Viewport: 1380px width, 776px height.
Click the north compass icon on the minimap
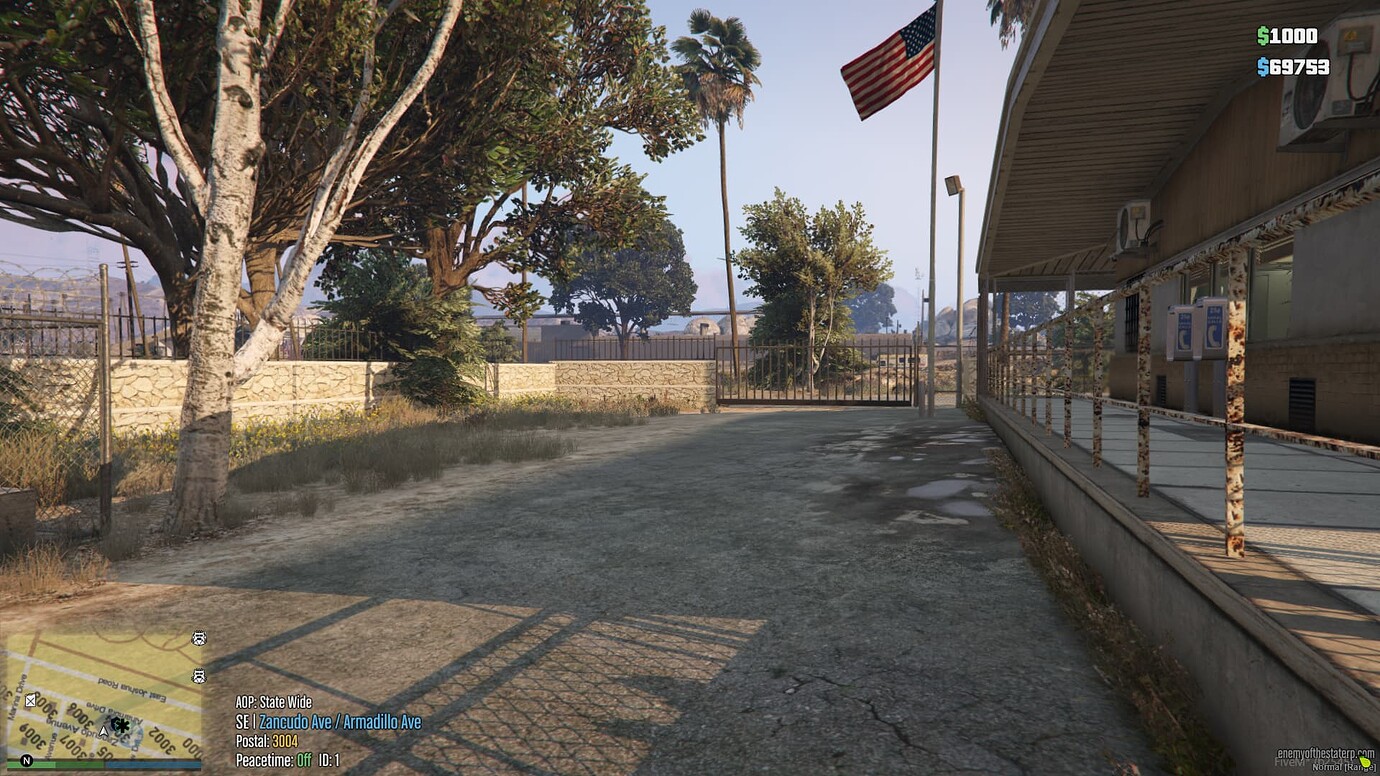coord(26,761)
